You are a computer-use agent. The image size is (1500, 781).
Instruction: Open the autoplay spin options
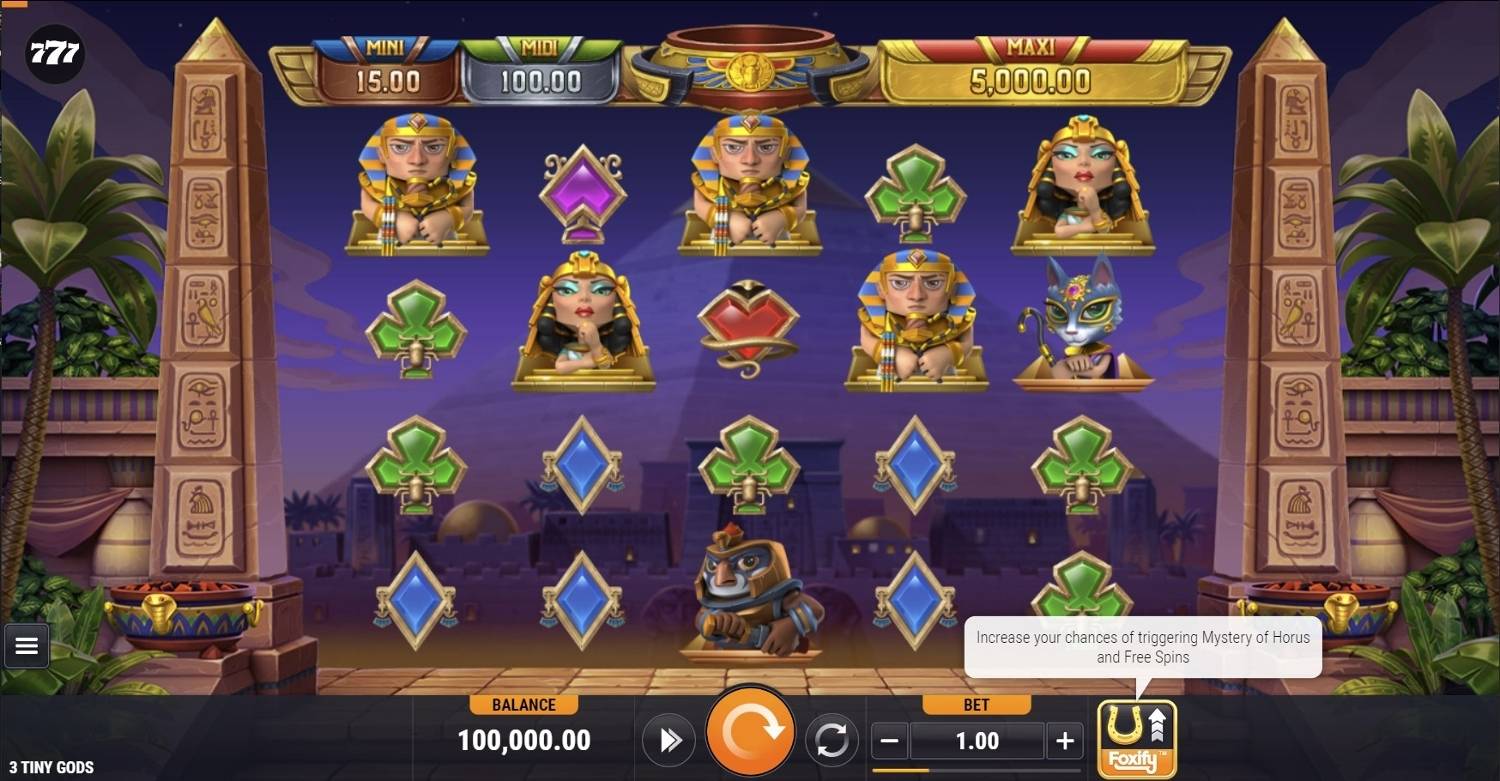point(831,740)
